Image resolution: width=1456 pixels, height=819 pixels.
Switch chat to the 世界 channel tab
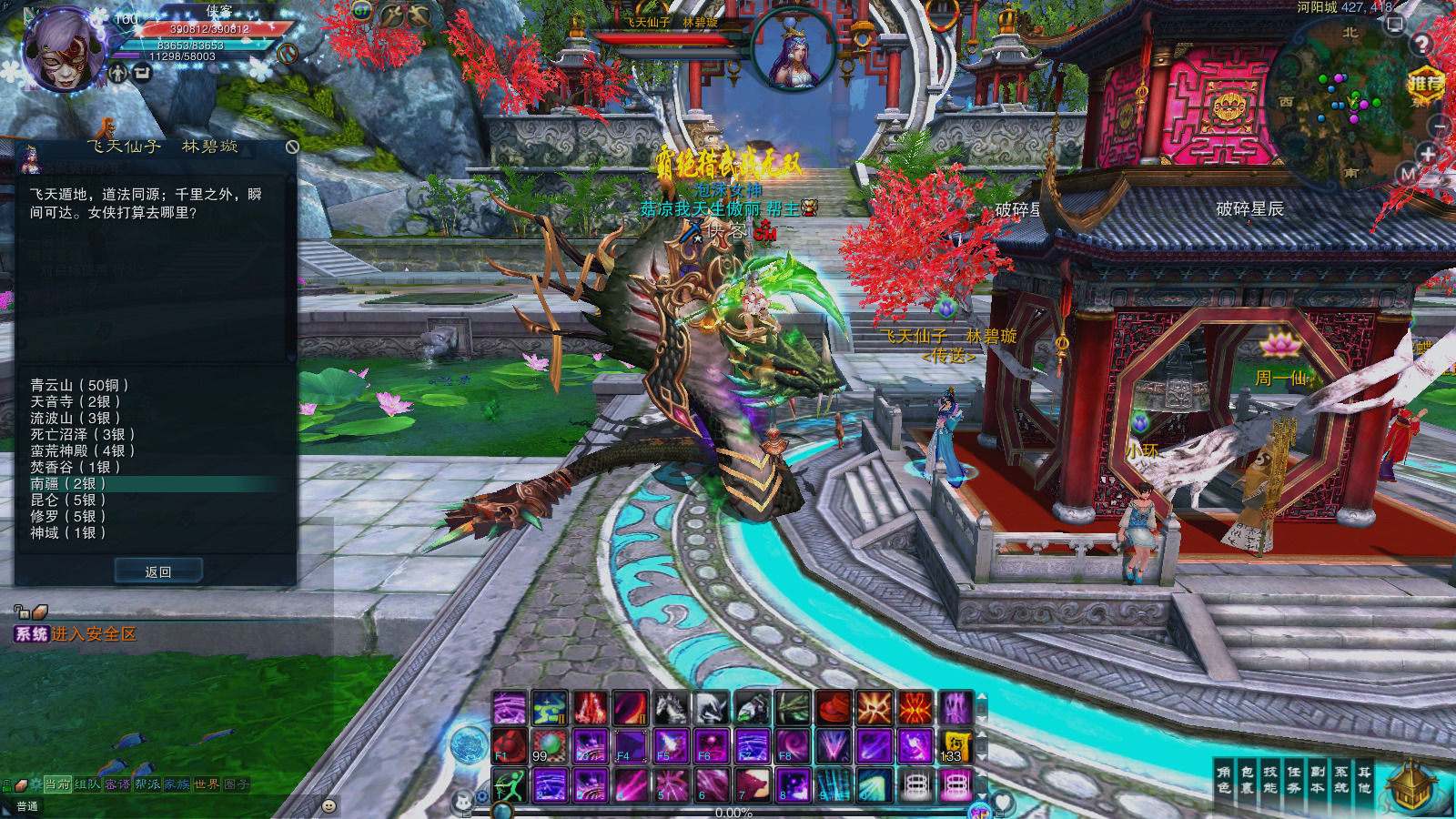(207, 784)
